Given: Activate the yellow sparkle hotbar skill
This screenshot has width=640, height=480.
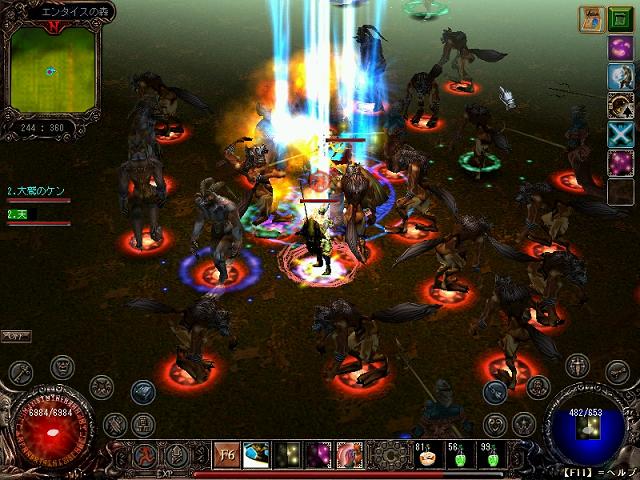Looking at the screenshot, I should tap(288, 456).
